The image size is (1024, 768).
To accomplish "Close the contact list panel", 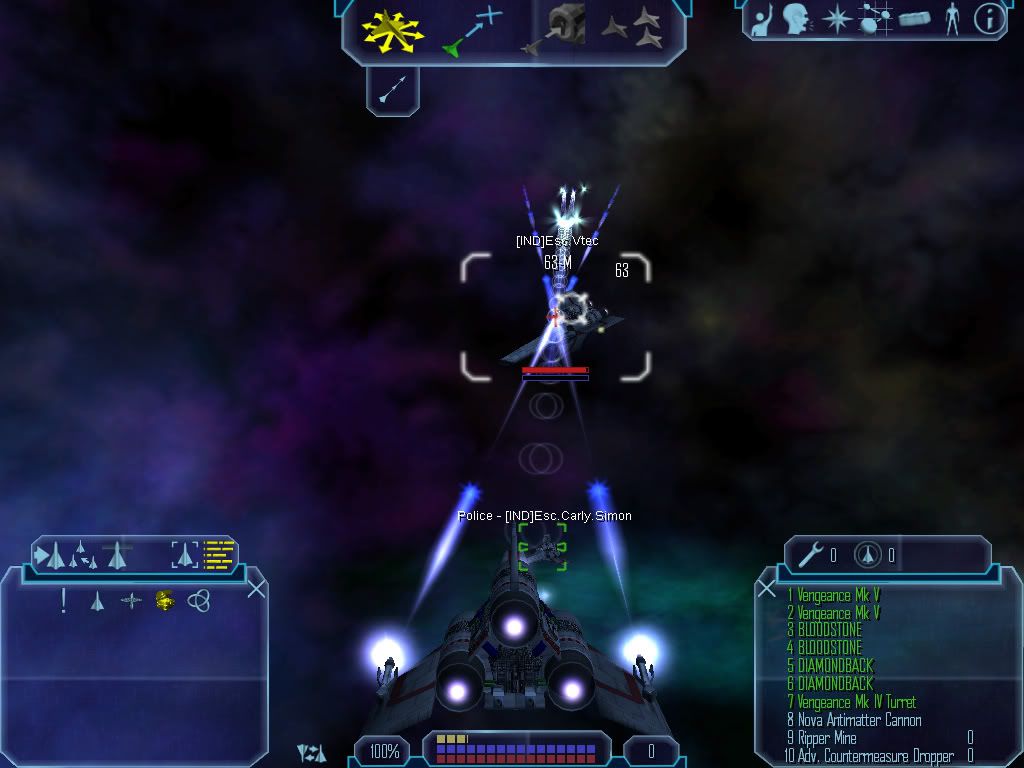I will 256,588.
